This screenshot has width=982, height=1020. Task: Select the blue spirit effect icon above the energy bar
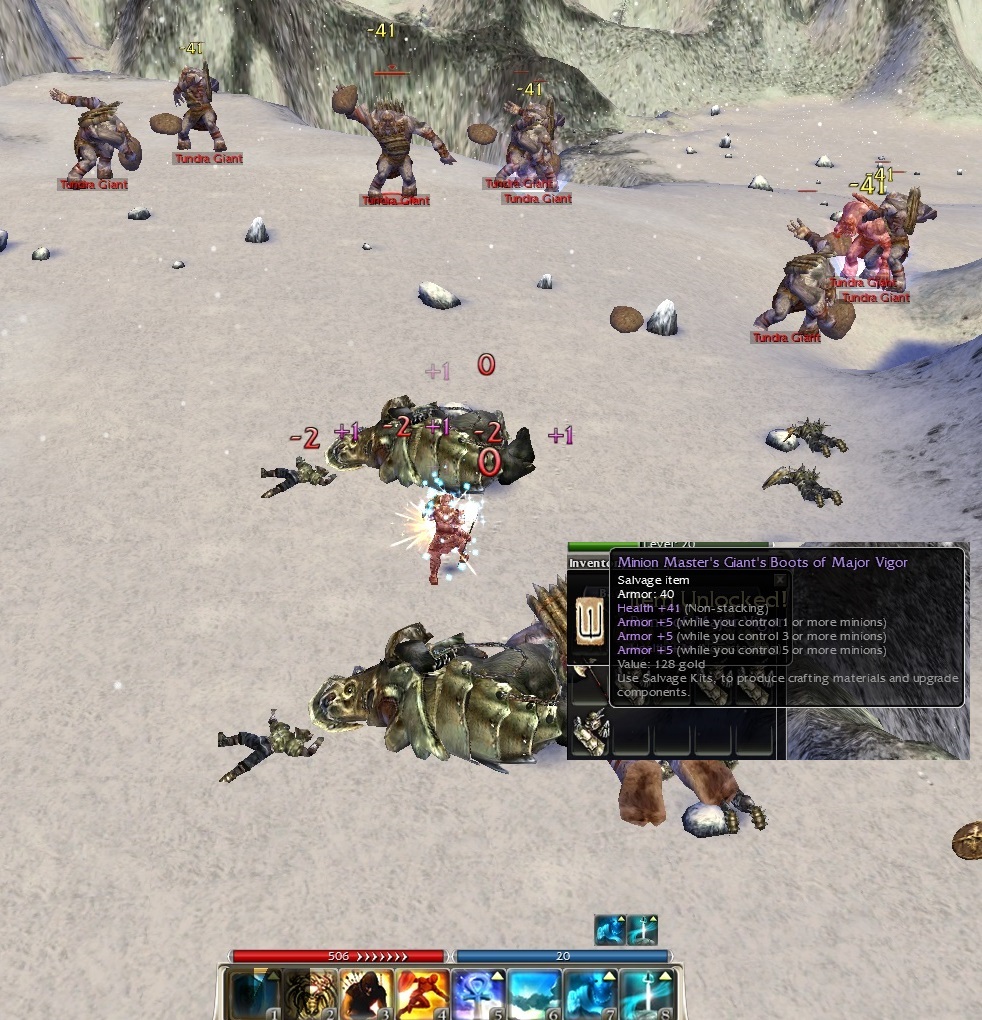pos(609,930)
